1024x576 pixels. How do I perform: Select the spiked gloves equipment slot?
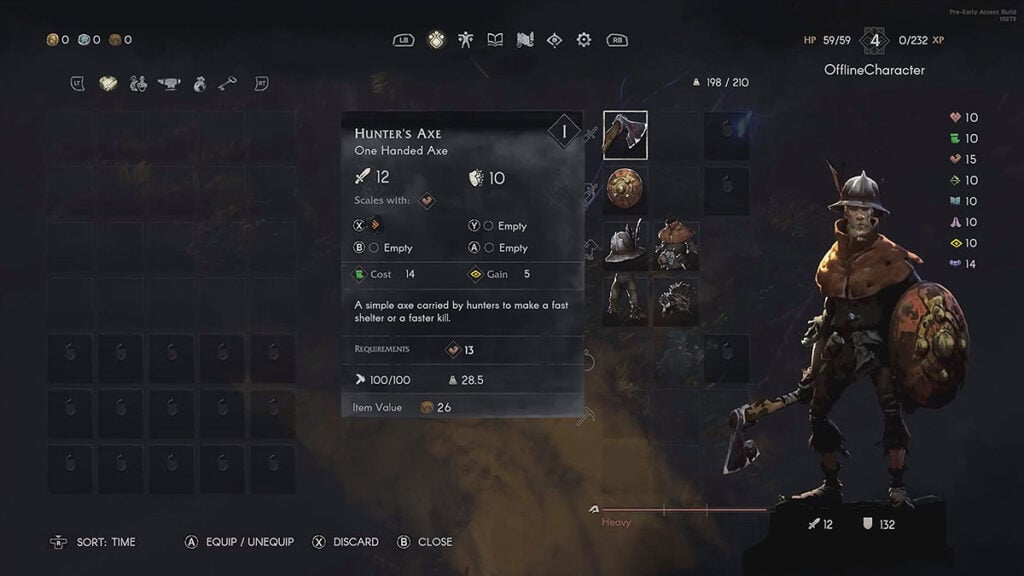[676, 300]
